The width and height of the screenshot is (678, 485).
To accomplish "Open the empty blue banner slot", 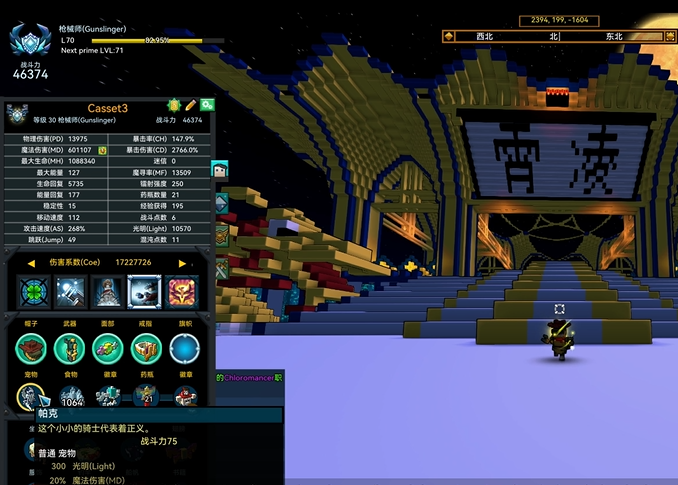I will tap(185, 348).
